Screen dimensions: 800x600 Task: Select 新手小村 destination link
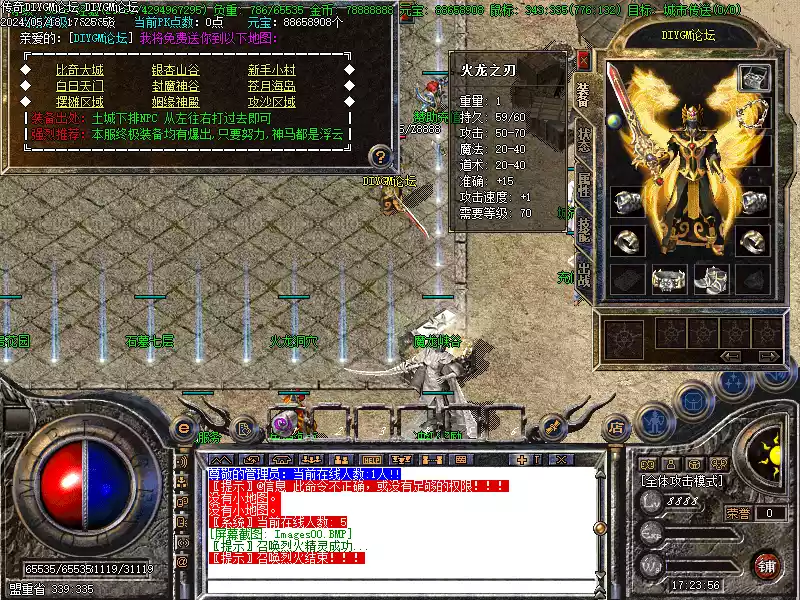point(271,71)
